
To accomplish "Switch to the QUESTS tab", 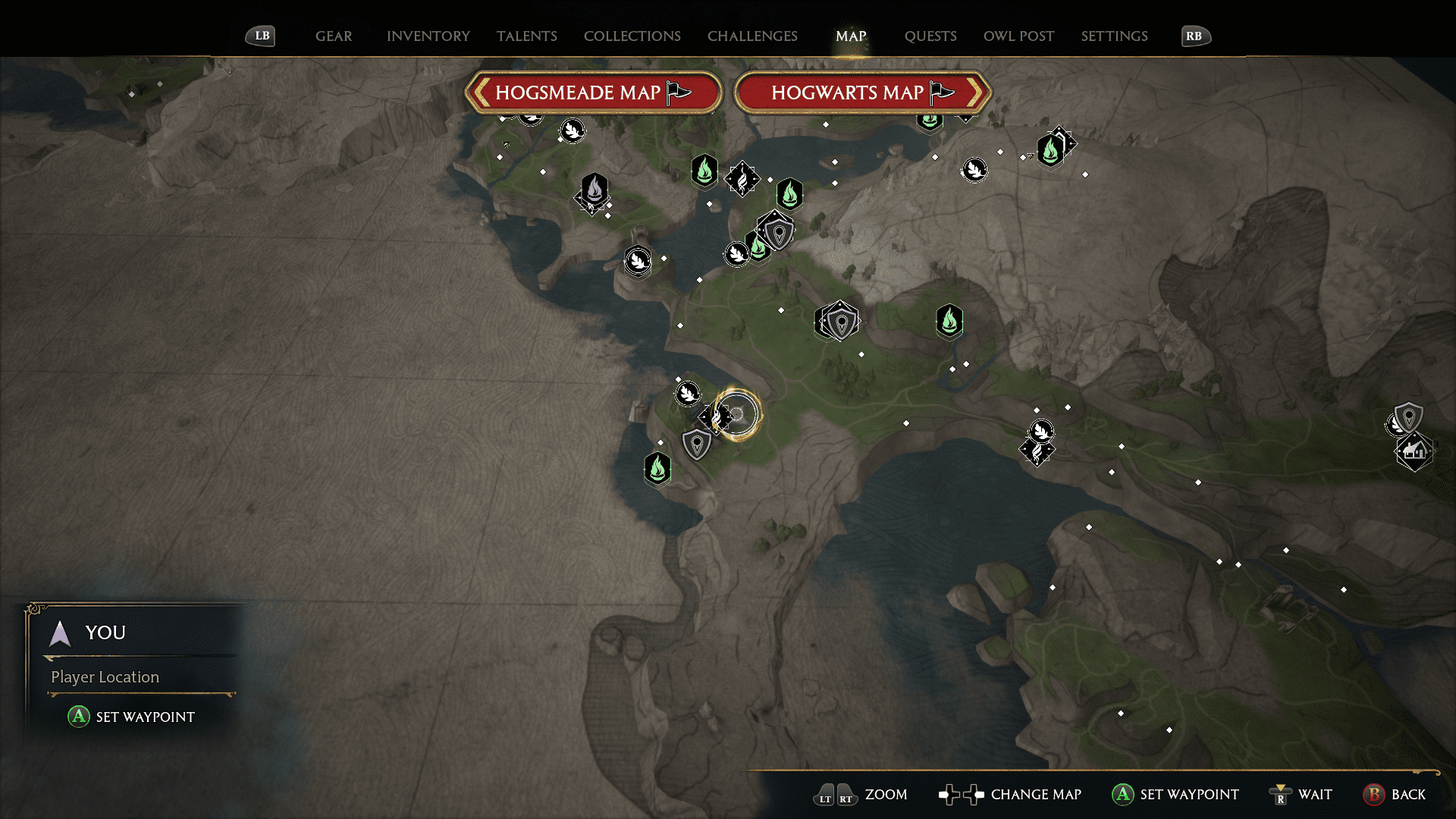I will click(930, 36).
